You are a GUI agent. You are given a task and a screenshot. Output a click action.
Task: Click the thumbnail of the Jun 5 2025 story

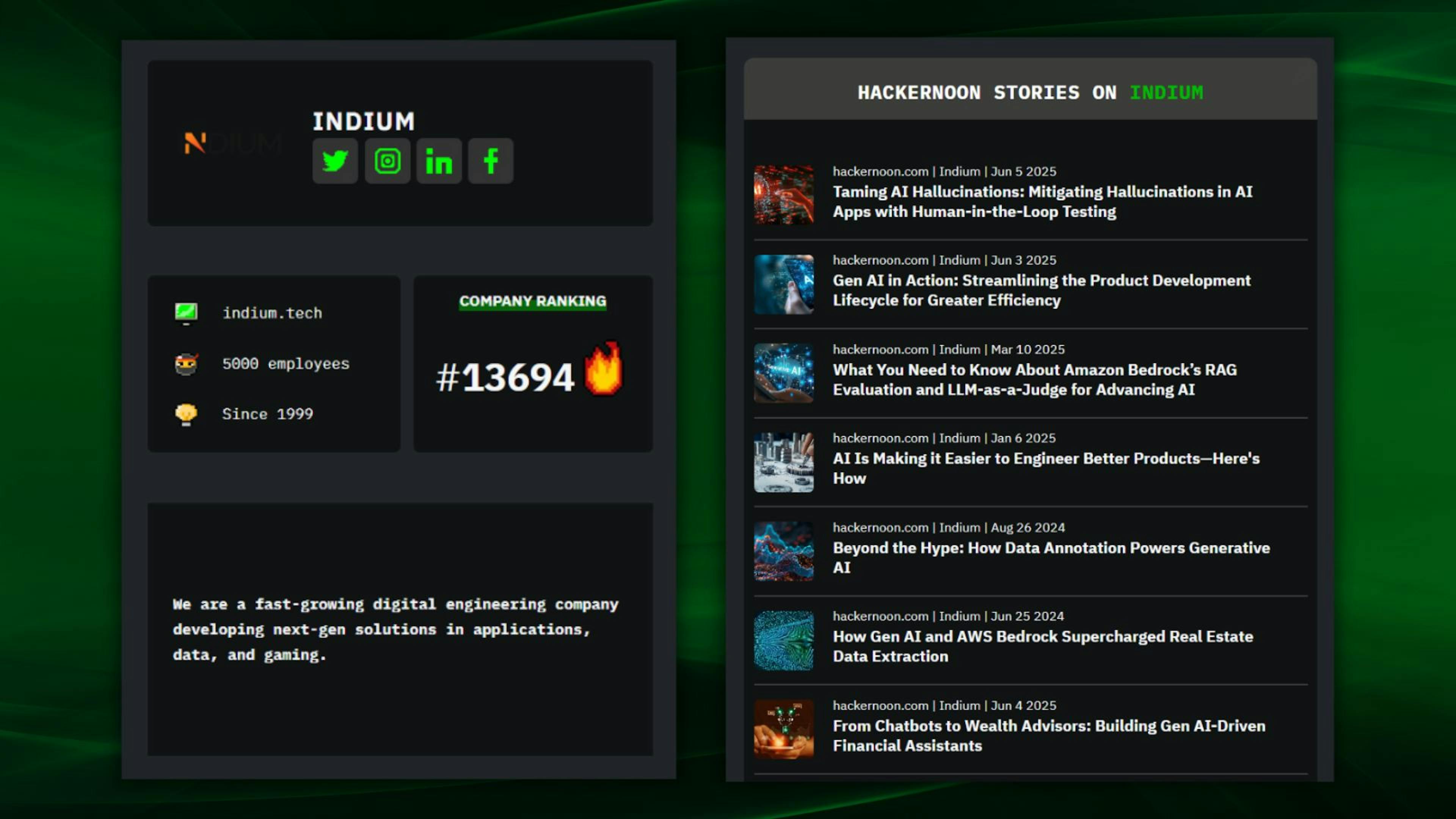tap(784, 194)
